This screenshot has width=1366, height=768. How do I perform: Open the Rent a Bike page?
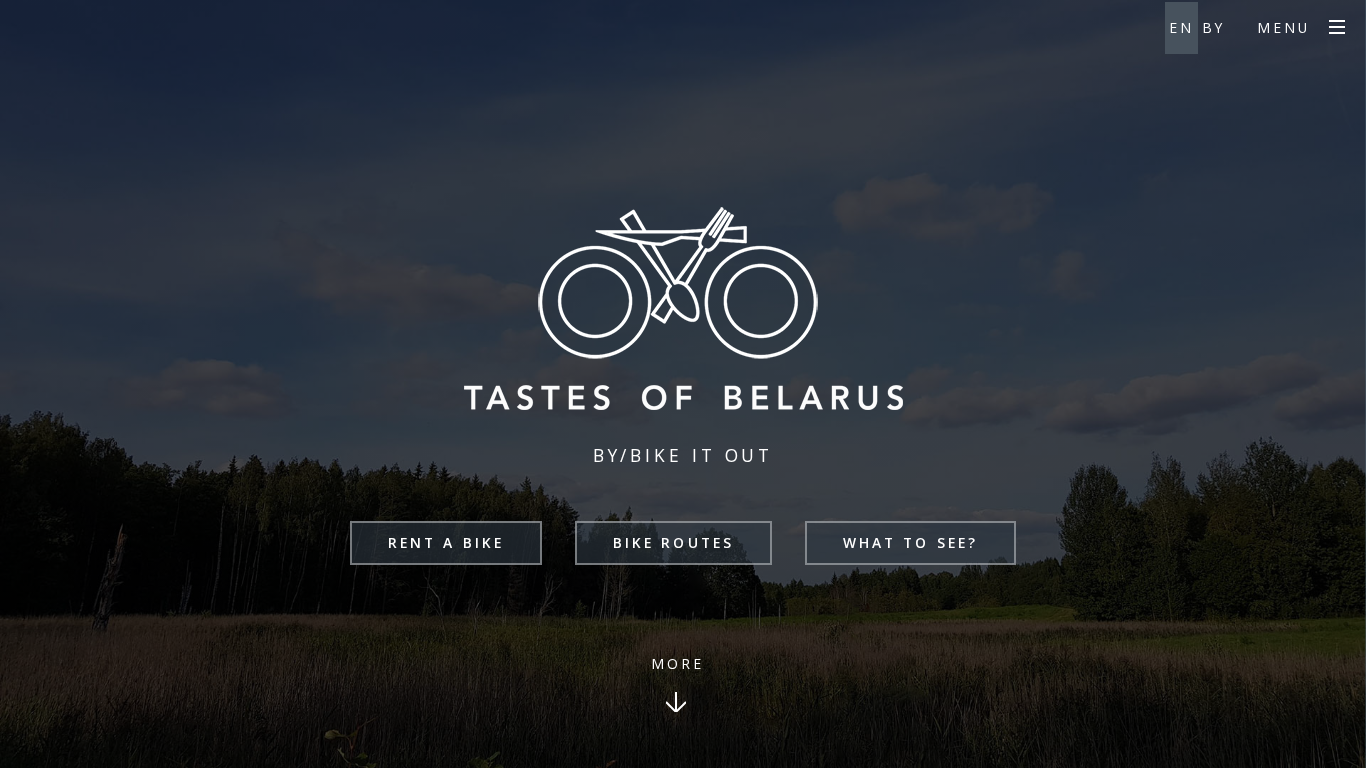446,543
